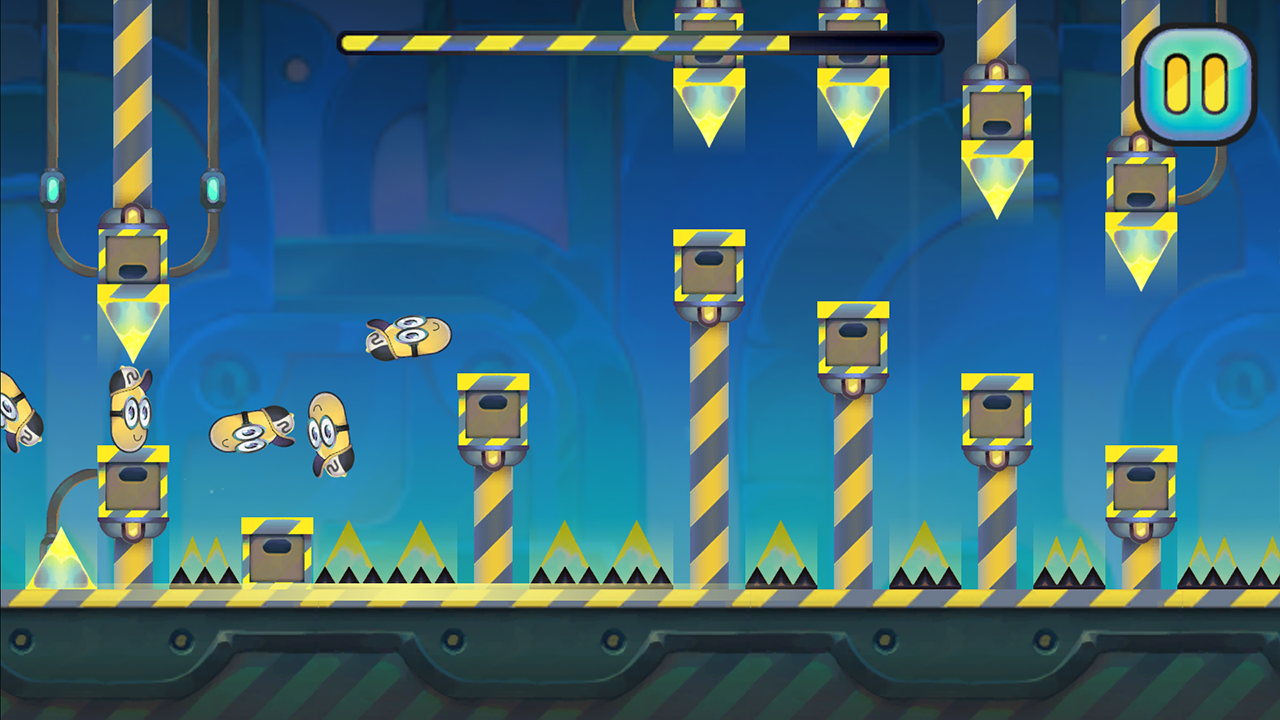Pause the game with the teal button
Viewport: 1280px width, 720px height.
(x=1196, y=84)
